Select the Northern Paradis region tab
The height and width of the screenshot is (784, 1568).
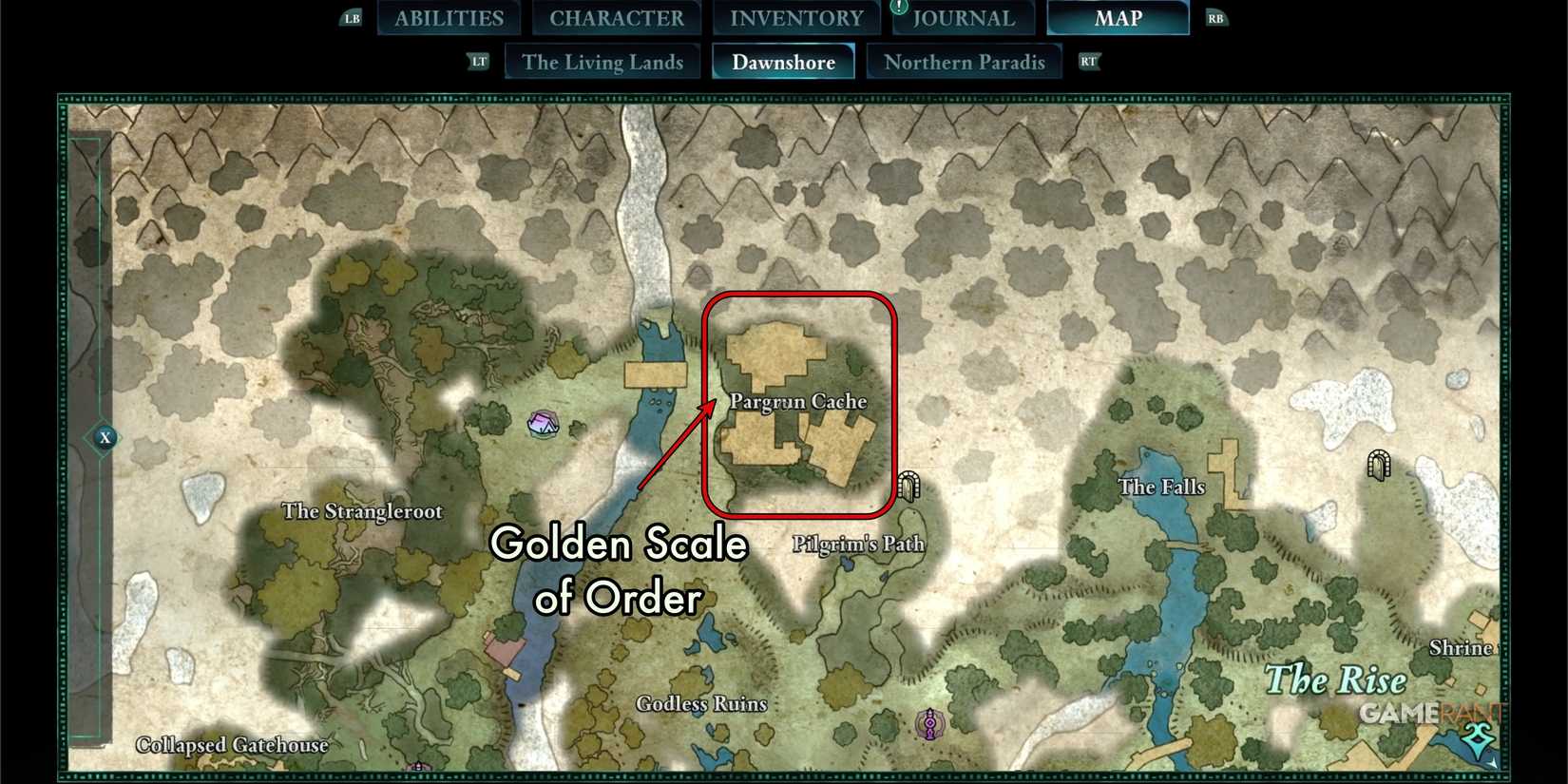tap(965, 61)
